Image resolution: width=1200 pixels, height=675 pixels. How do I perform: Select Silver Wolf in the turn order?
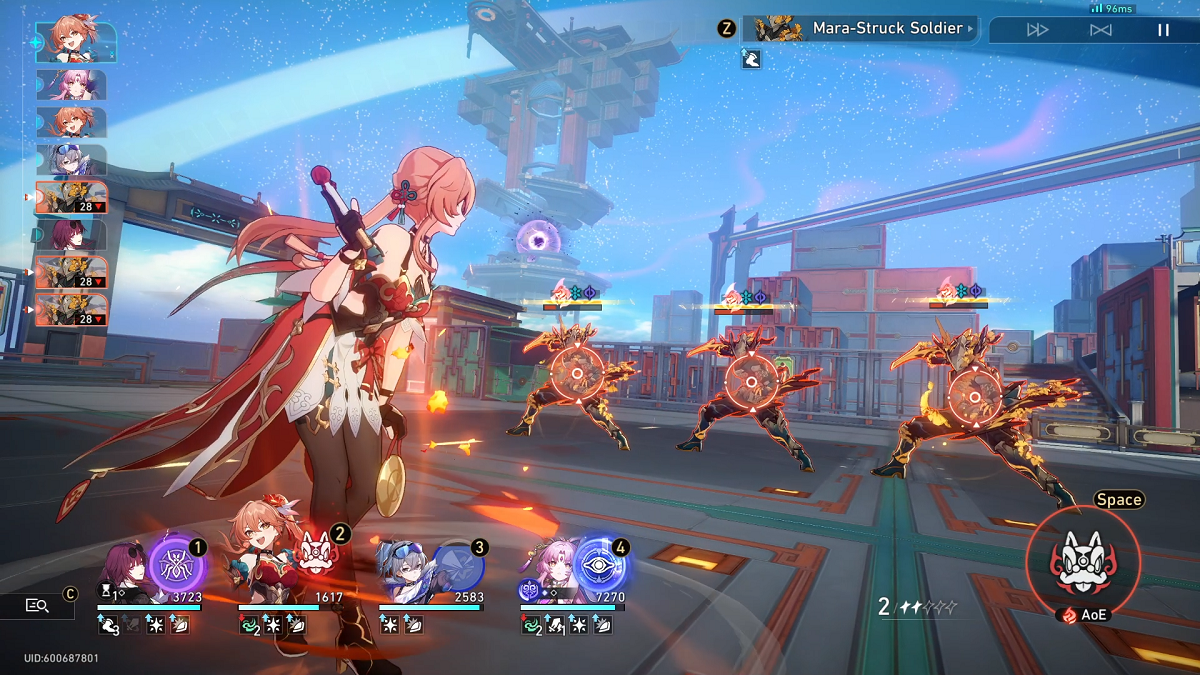point(71,160)
